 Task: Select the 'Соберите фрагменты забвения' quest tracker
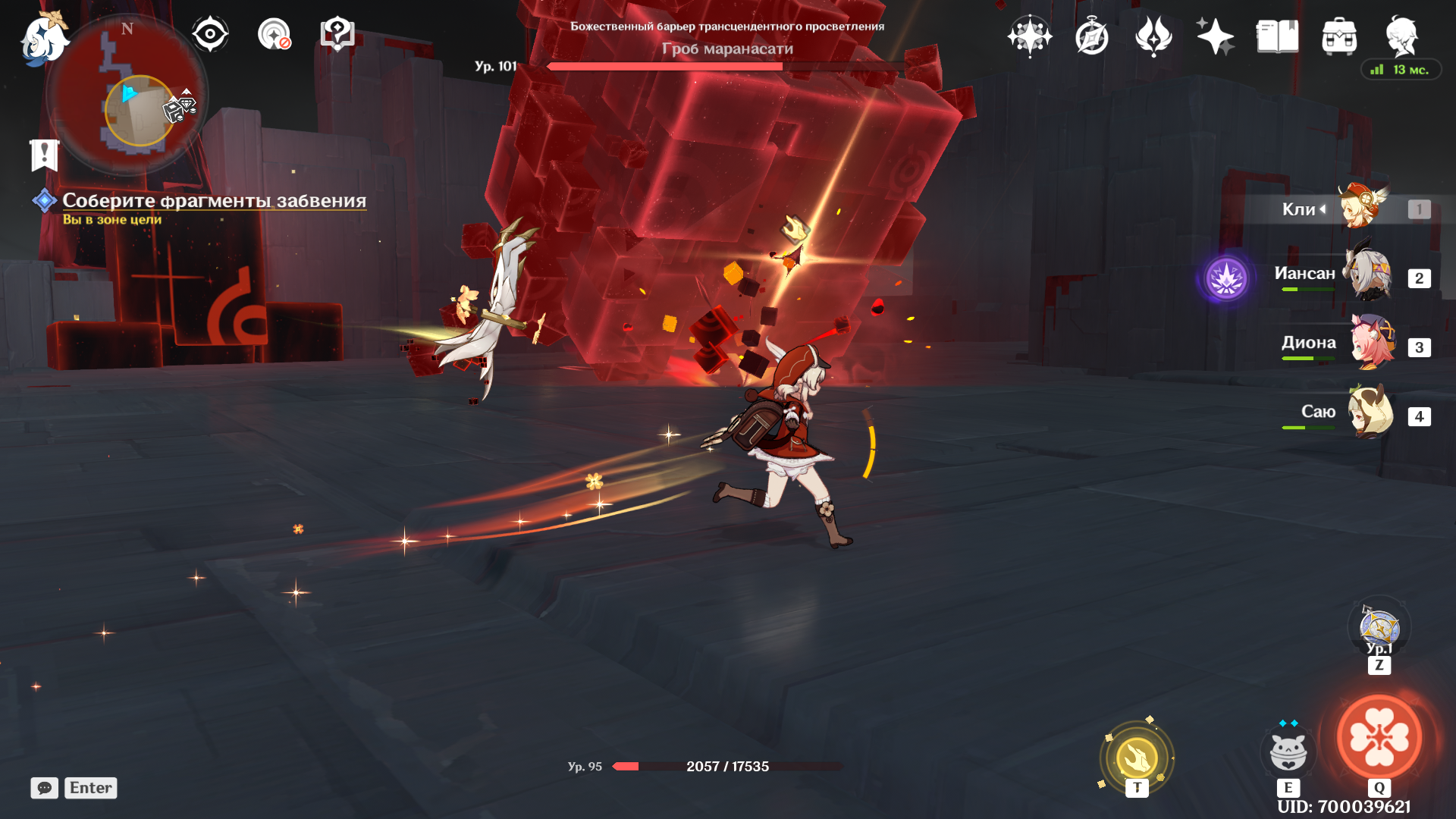[x=214, y=201]
